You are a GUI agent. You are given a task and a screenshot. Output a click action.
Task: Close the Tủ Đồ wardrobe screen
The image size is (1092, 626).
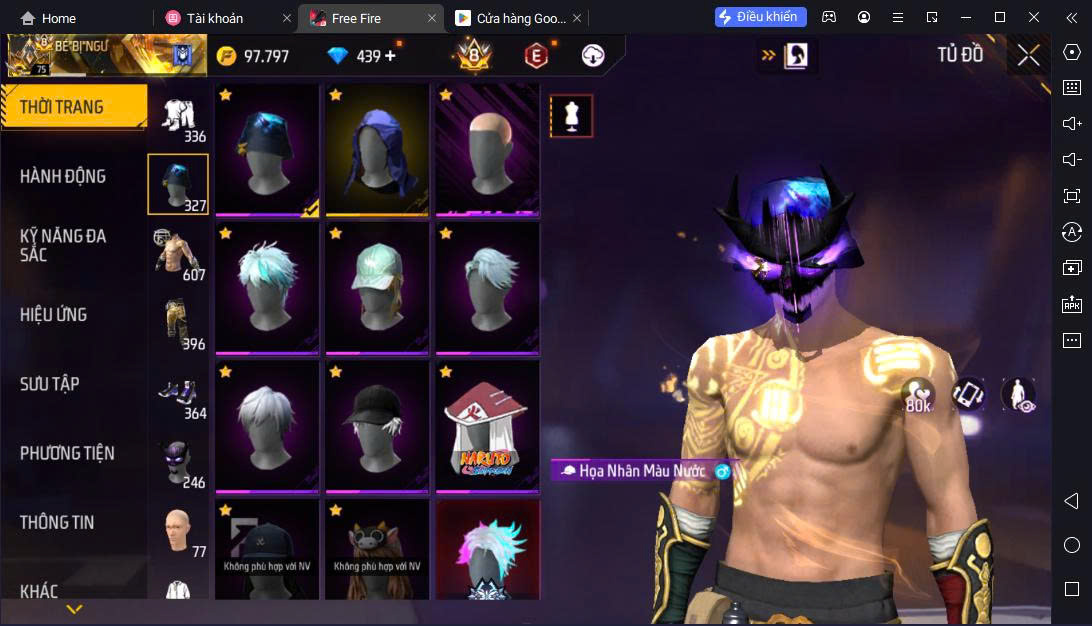(x=1028, y=56)
